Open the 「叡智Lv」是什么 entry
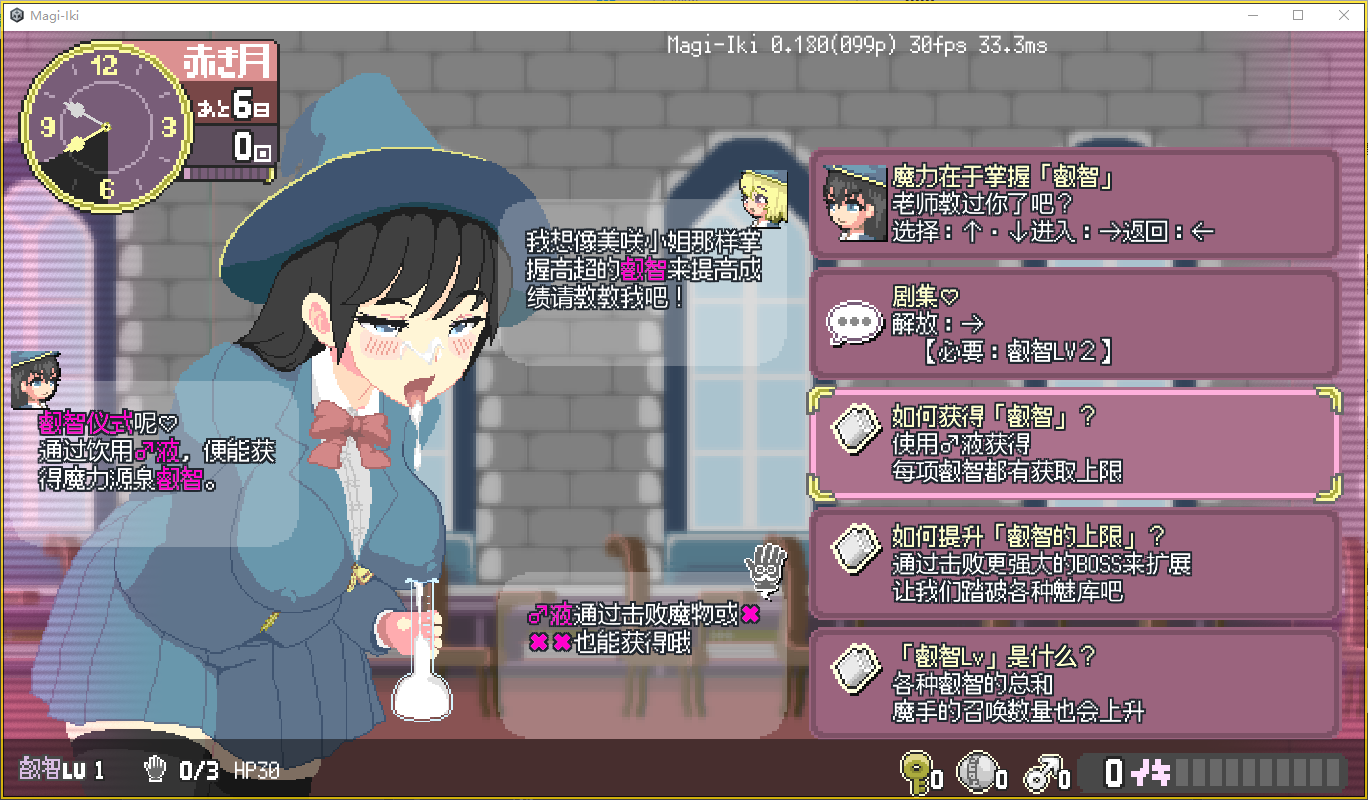The height and width of the screenshot is (800, 1368). [1074, 683]
